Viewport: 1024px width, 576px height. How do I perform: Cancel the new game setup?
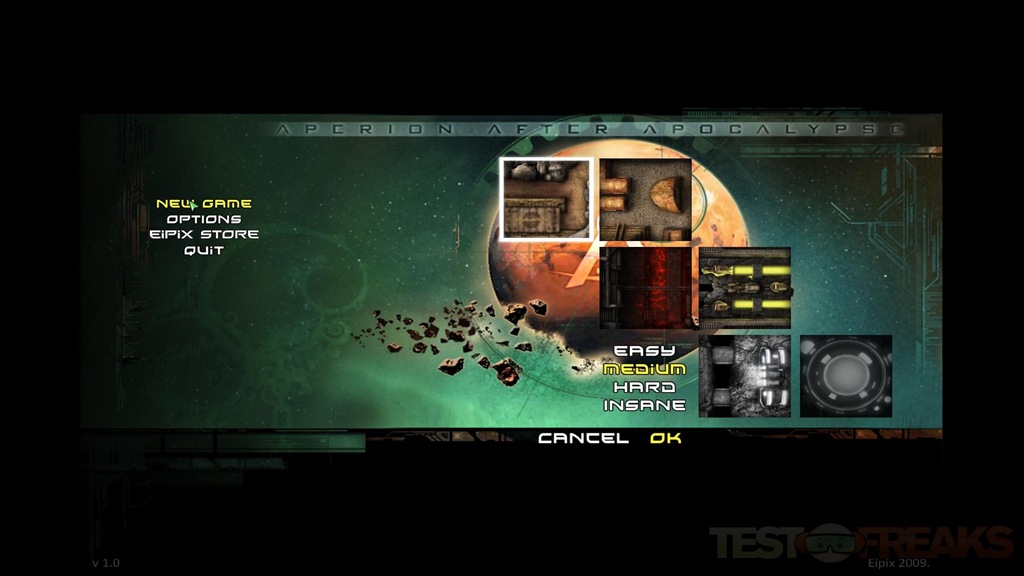pos(583,438)
